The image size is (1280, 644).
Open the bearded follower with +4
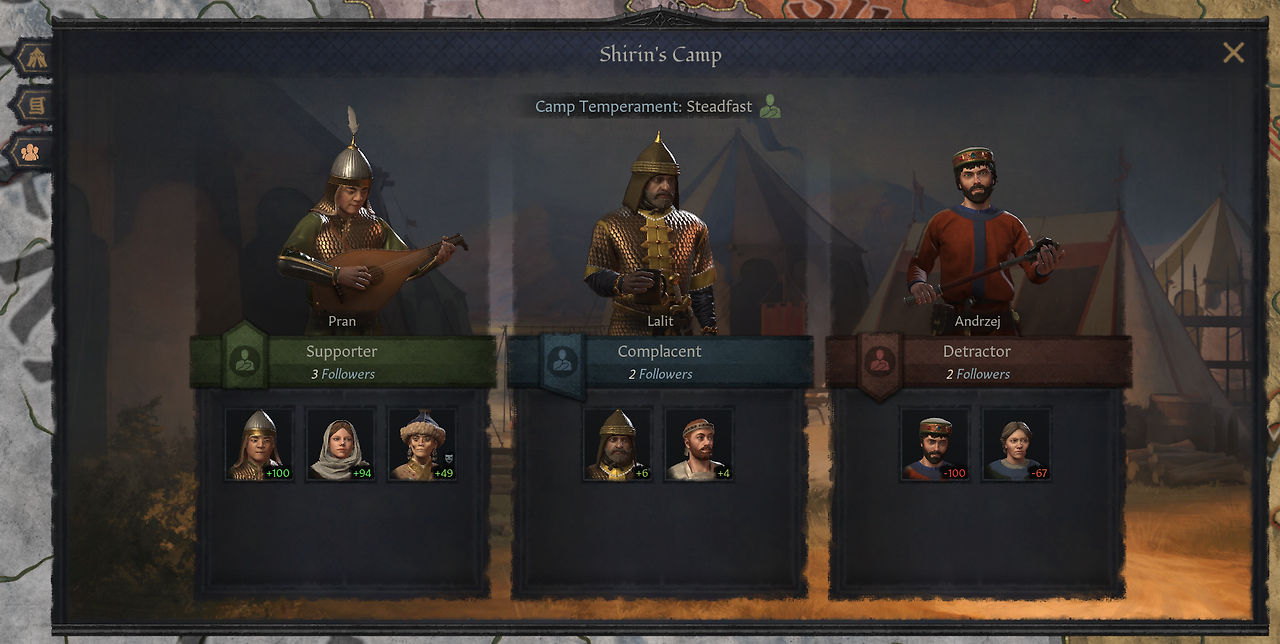point(699,444)
